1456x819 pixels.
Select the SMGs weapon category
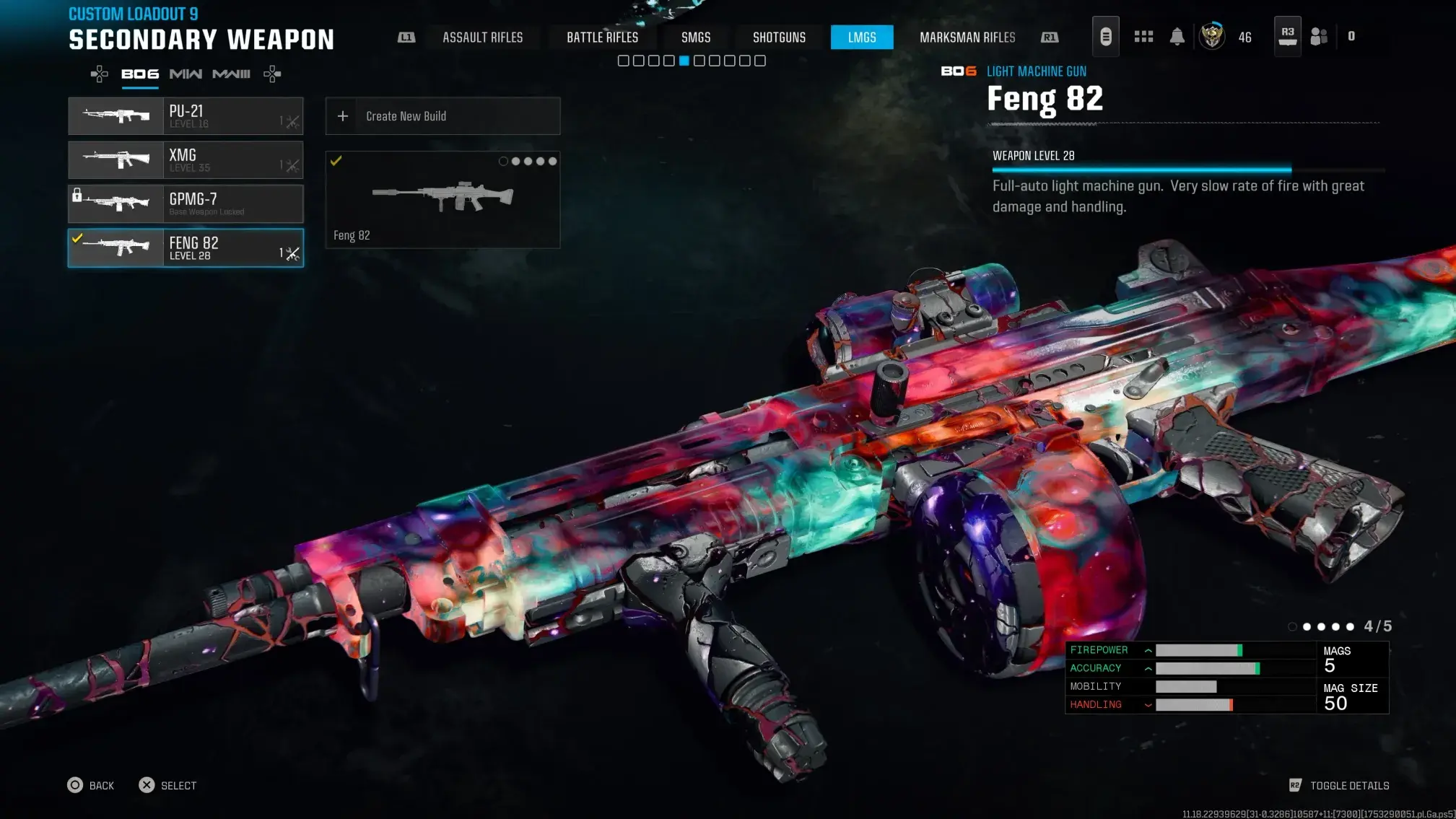[696, 38]
